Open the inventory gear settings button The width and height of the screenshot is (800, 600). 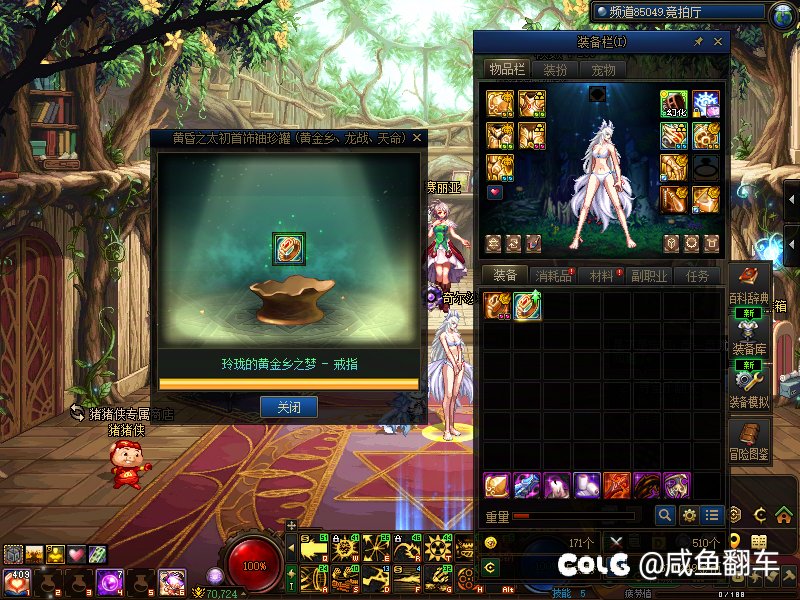[688, 515]
